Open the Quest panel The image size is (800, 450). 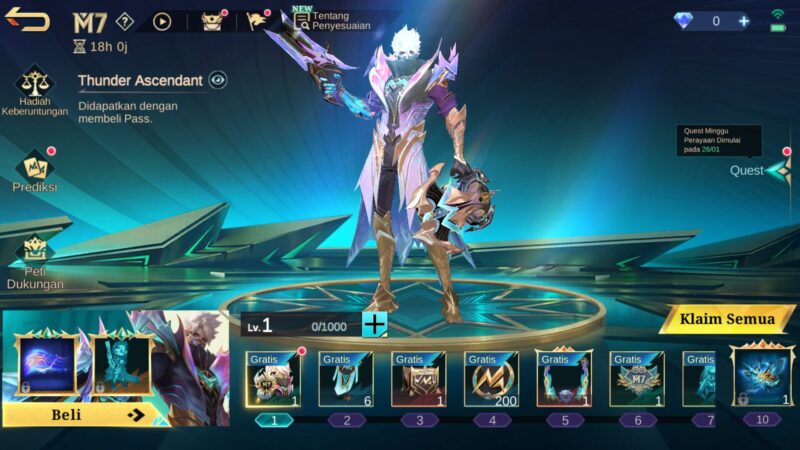pos(762,170)
